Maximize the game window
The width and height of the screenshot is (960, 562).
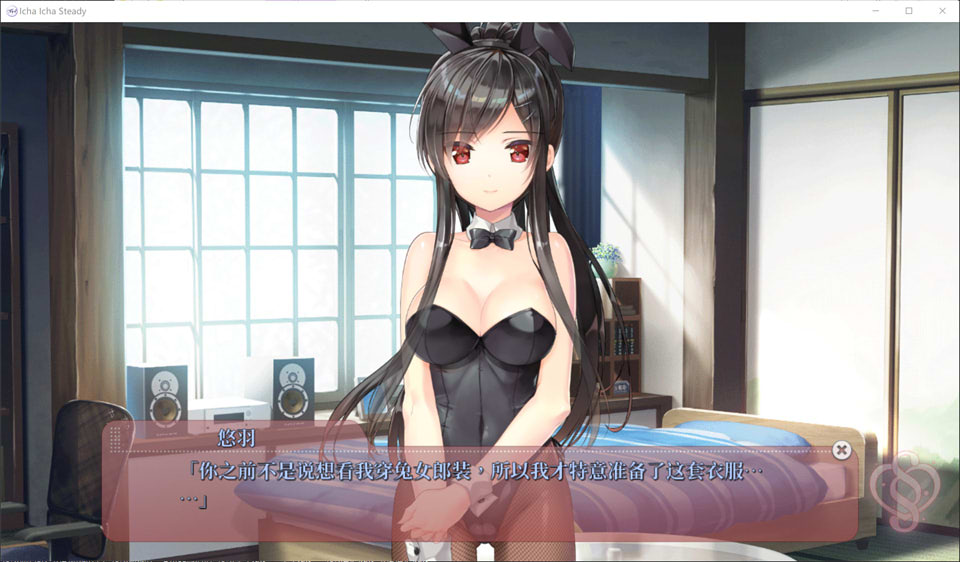pyautogui.click(x=909, y=11)
